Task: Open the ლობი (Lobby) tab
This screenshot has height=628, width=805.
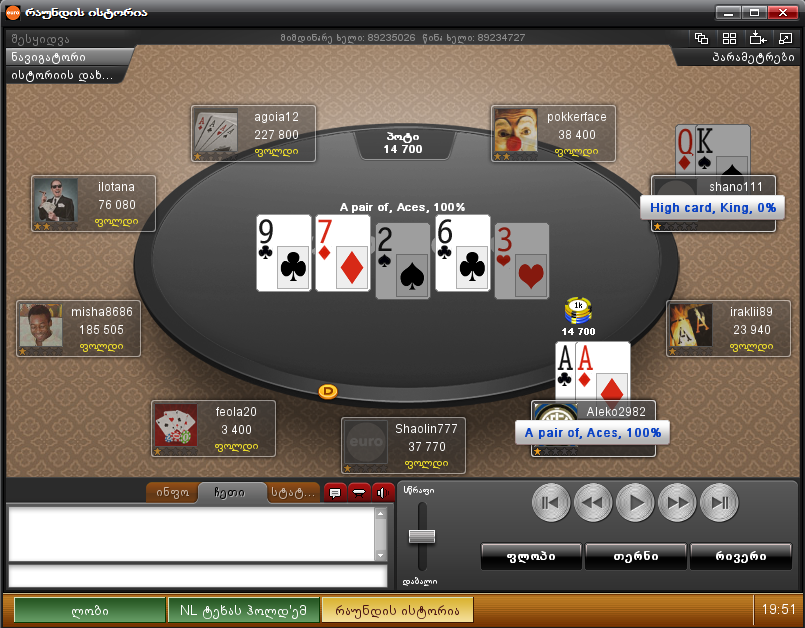Action: click(x=90, y=610)
